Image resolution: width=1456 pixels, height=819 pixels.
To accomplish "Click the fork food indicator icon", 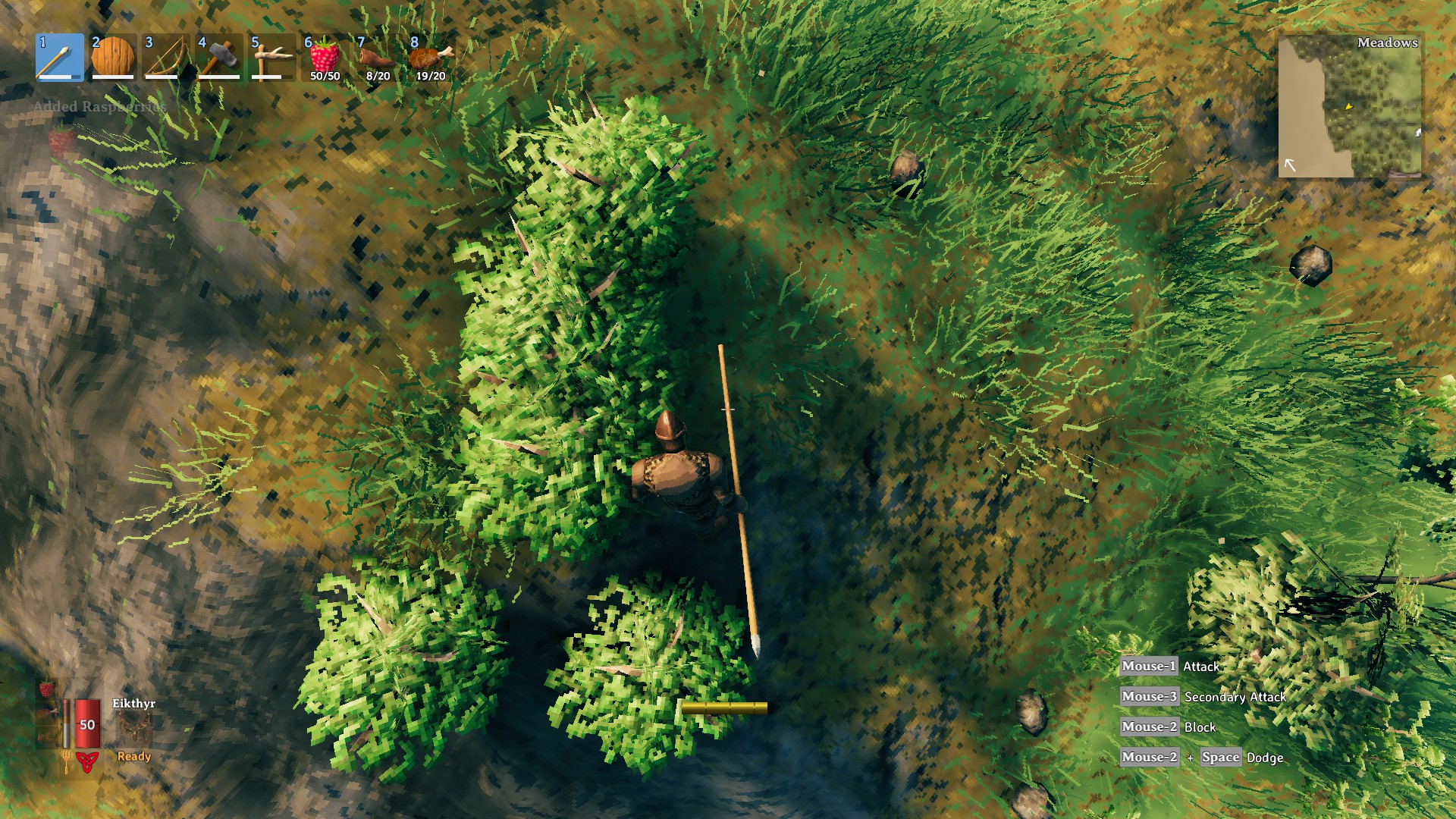I will coord(66,761).
